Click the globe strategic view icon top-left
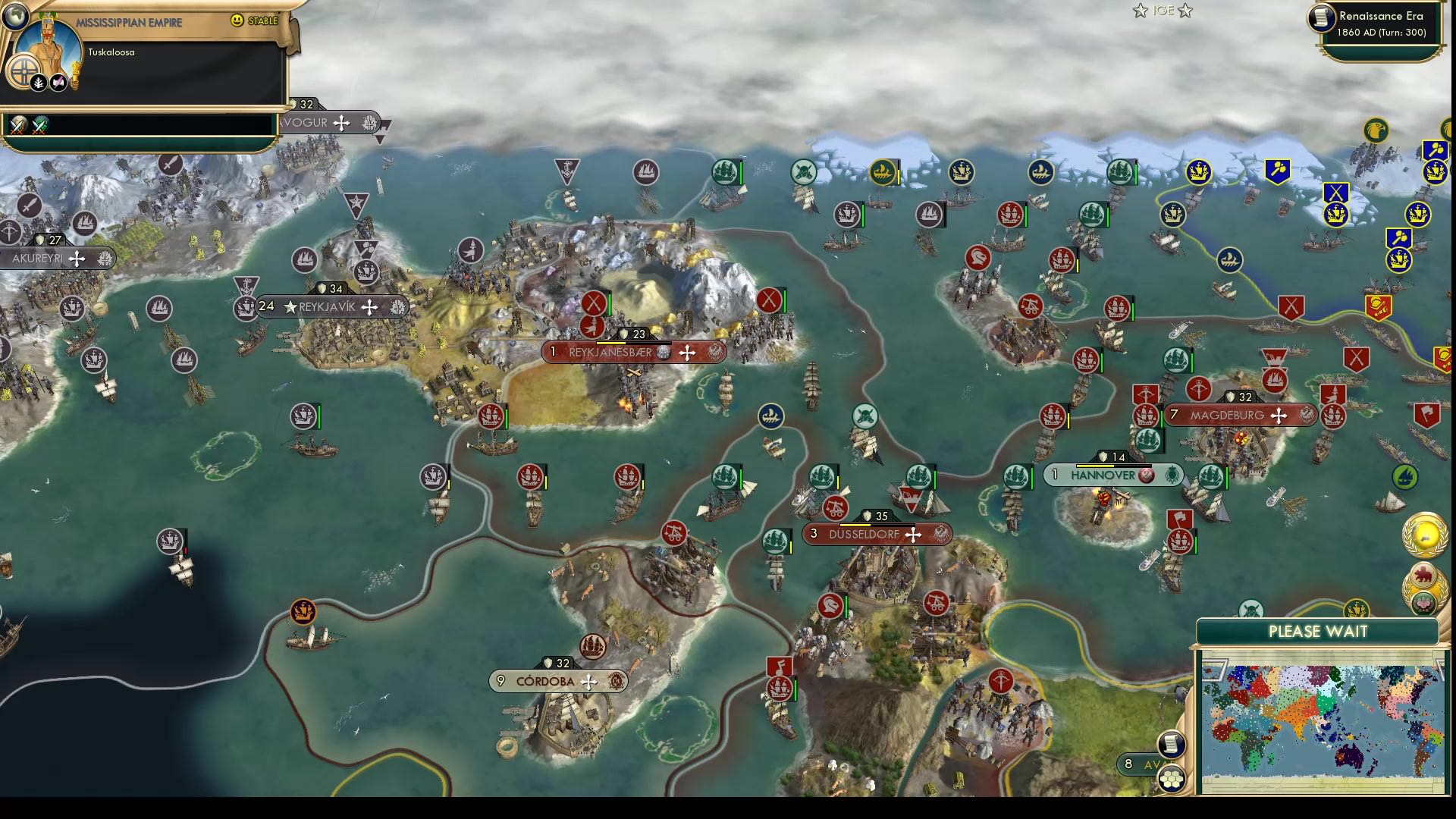1456x819 pixels. tap(15, 17)
